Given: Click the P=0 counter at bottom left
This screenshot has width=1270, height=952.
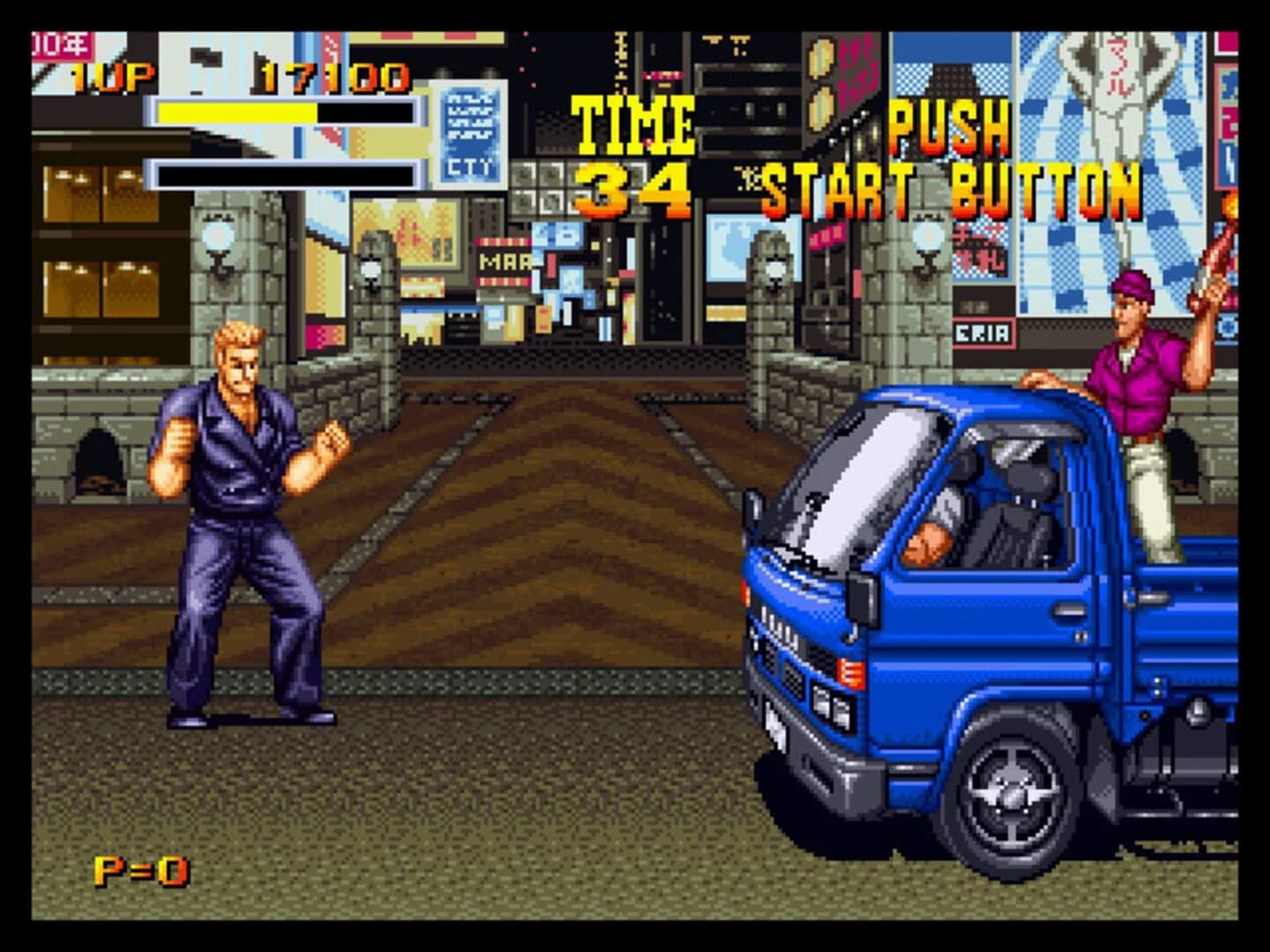Looking at the screenshot, I should click(143, 869).
